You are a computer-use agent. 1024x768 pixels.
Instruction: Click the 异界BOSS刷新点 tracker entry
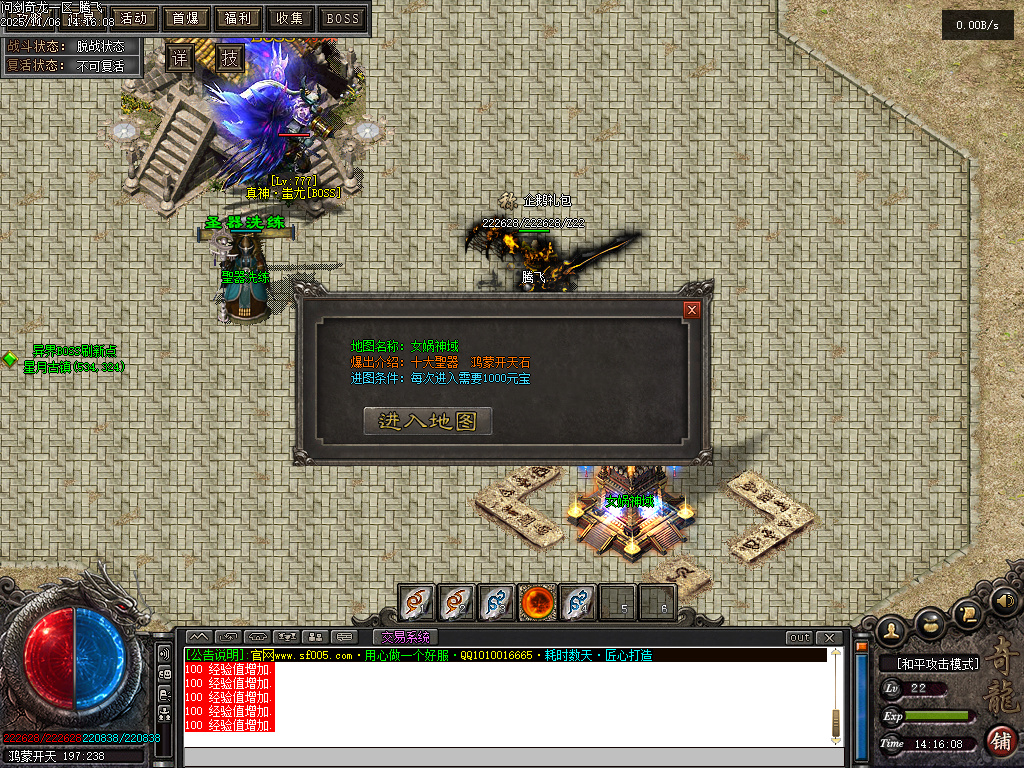click(73, 351)
